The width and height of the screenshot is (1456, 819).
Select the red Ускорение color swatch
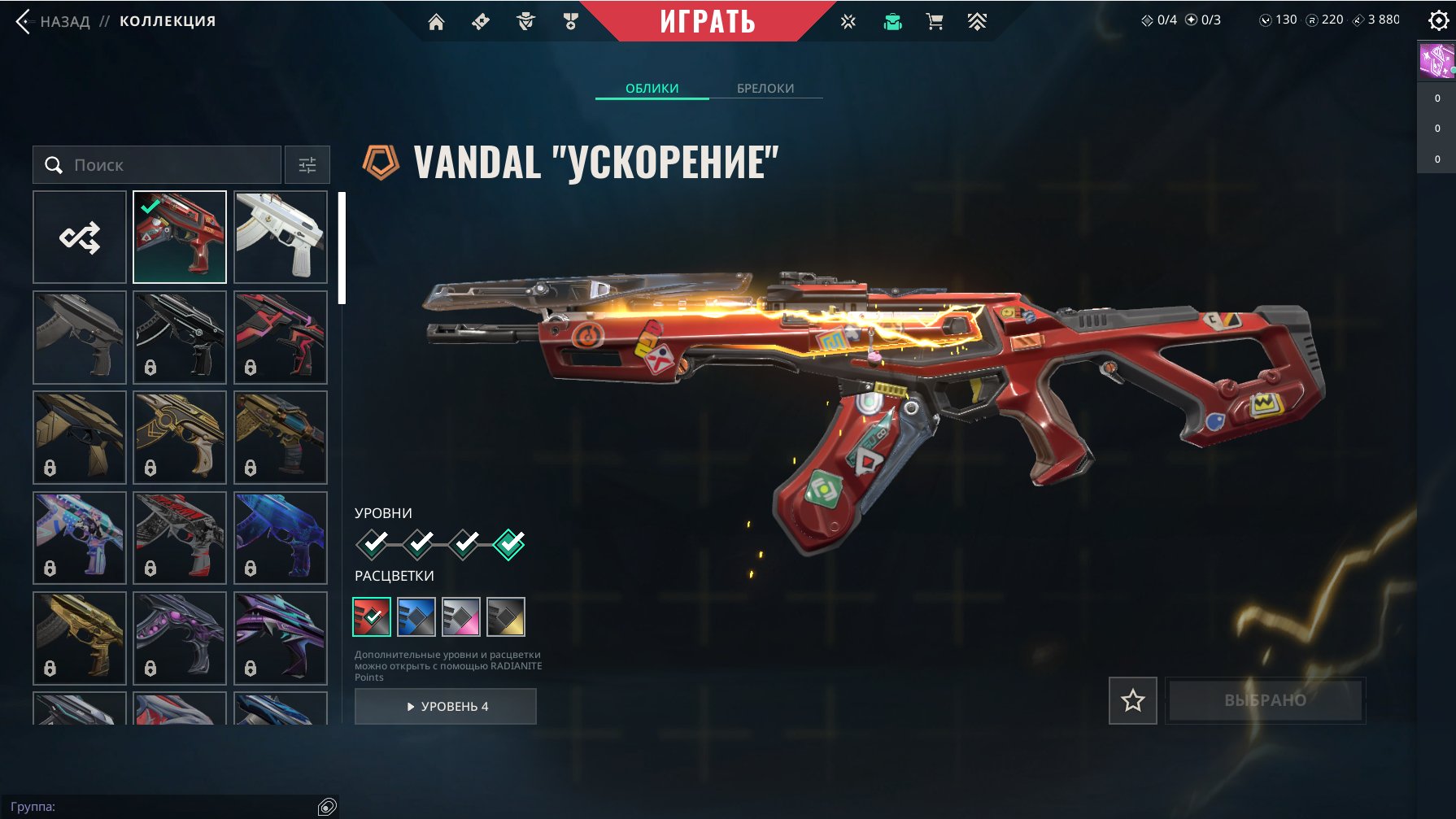372,616
